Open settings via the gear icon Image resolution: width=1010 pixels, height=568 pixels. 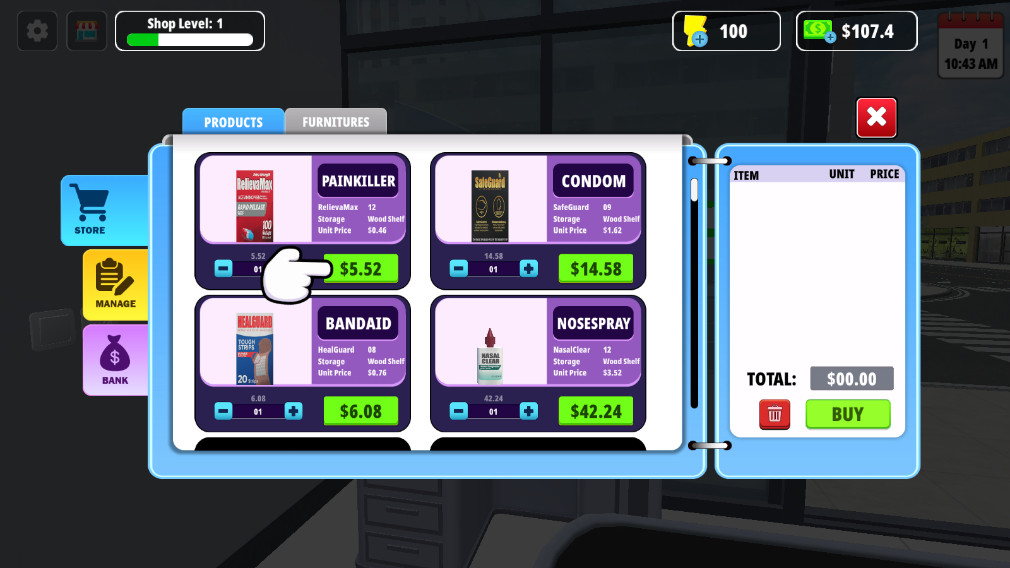click(x=37, y=31)
